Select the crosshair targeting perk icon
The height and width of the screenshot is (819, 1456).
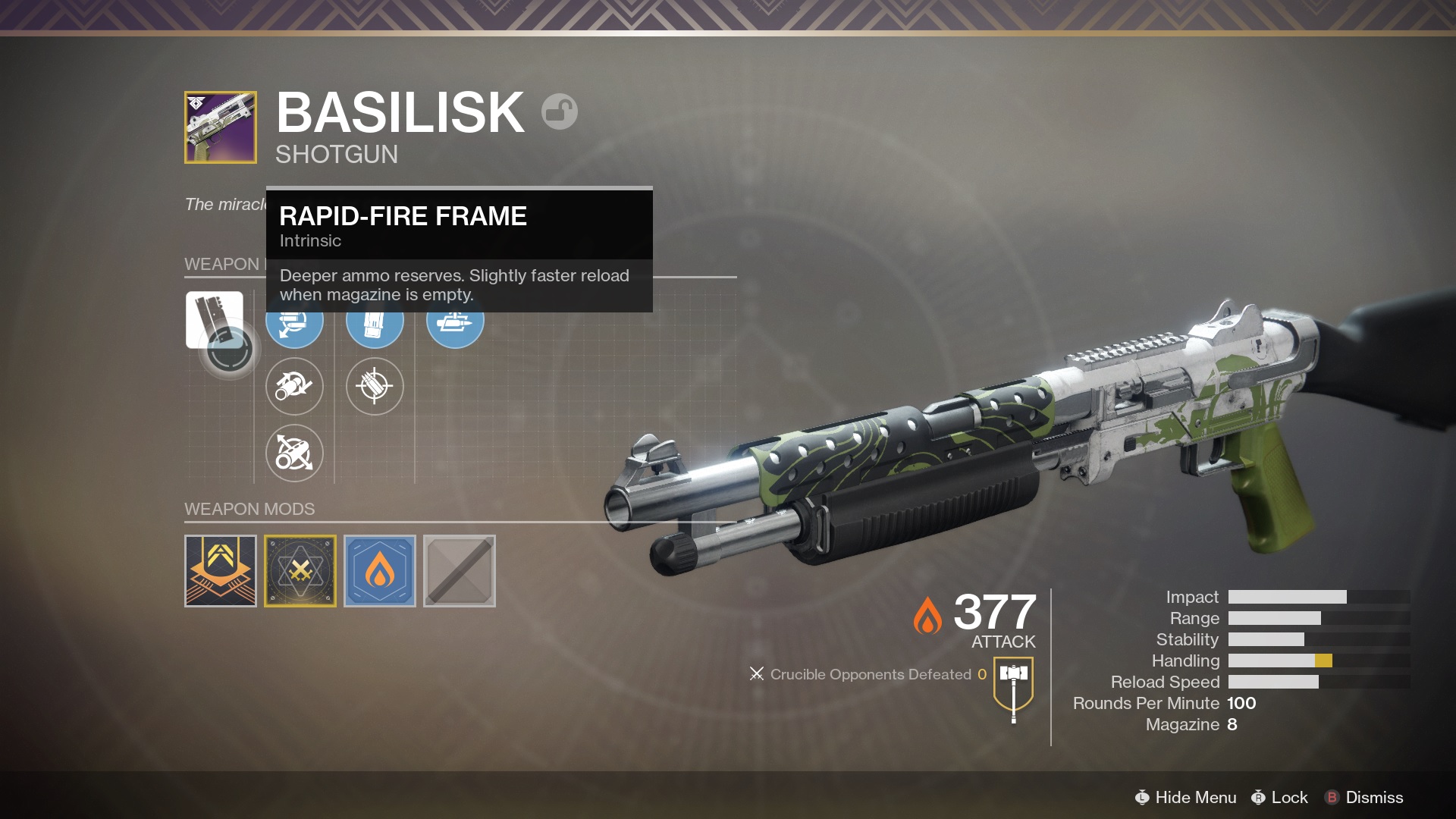[375, 387]
